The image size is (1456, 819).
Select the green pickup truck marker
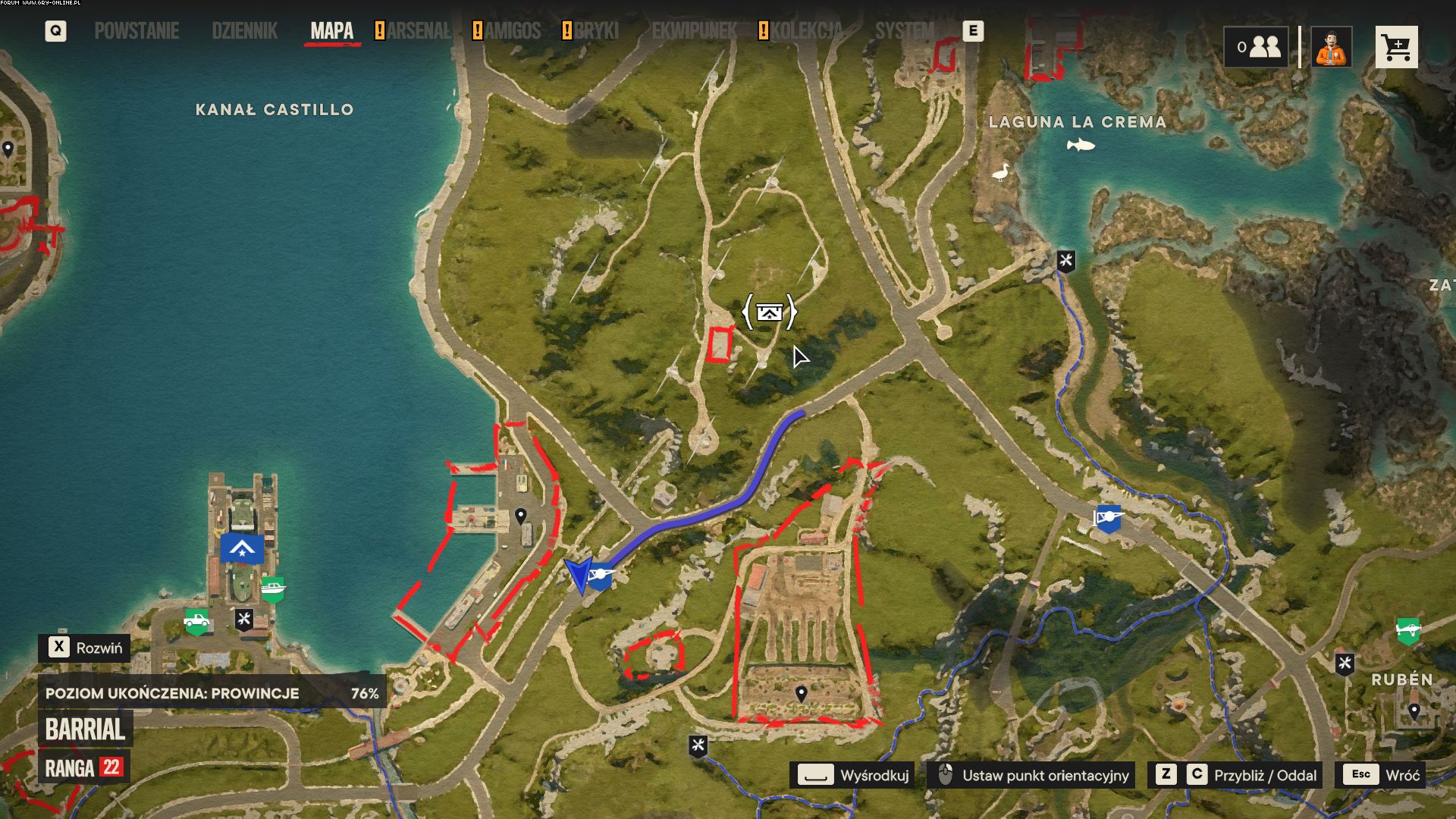coord(196,622)
